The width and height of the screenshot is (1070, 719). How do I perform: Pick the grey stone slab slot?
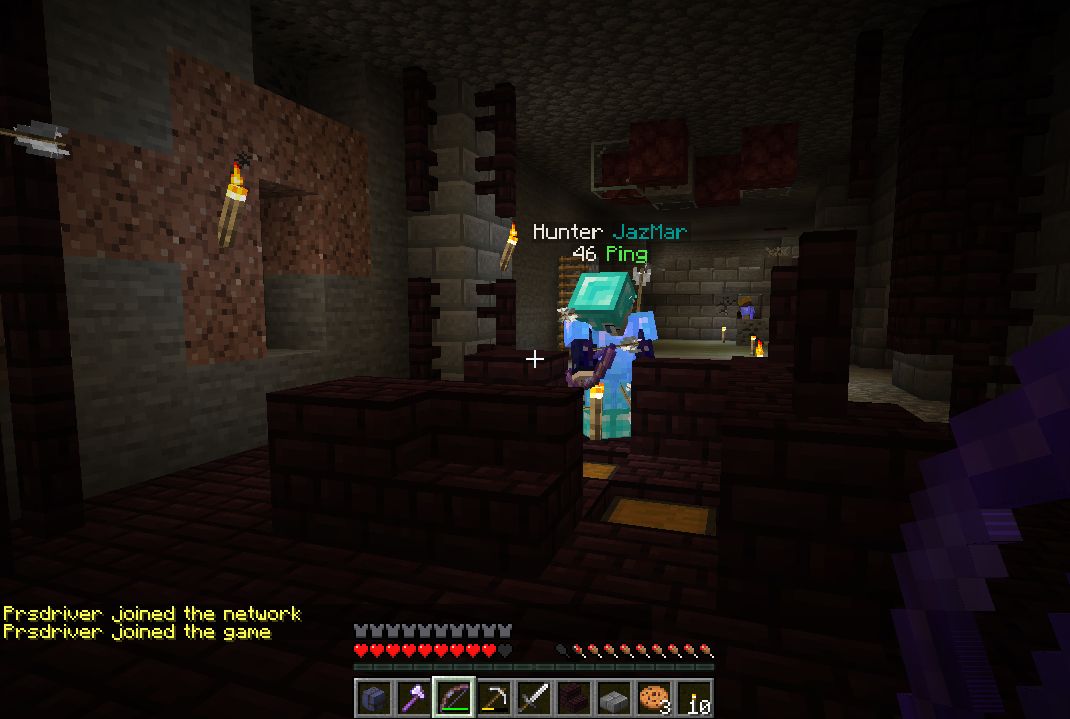(x=613, y=698)
